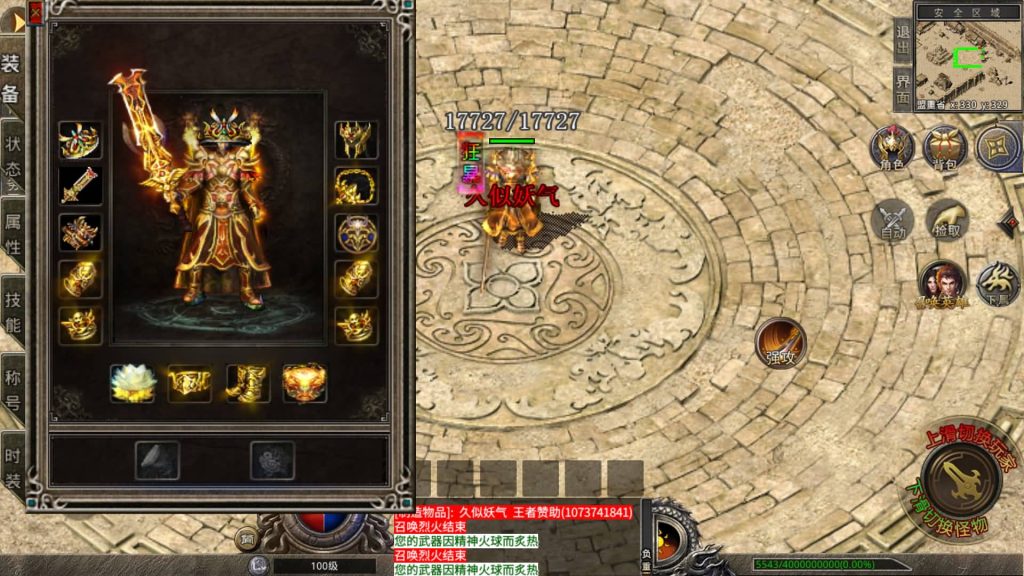
Task: Switch to the 时装 (Fashion) tab
Action: tap(12, 466)
